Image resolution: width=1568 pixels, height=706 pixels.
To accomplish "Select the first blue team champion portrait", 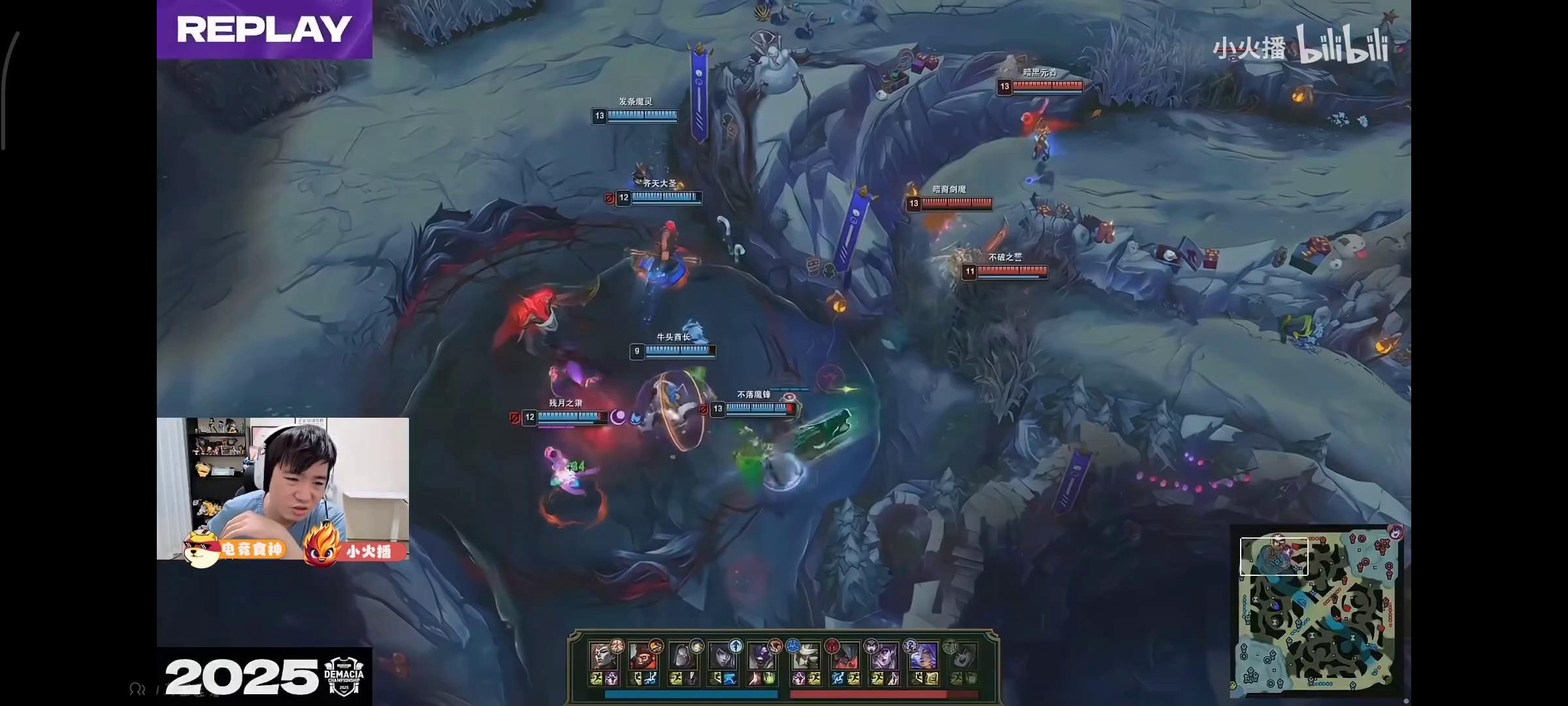I will coord(604,656).
